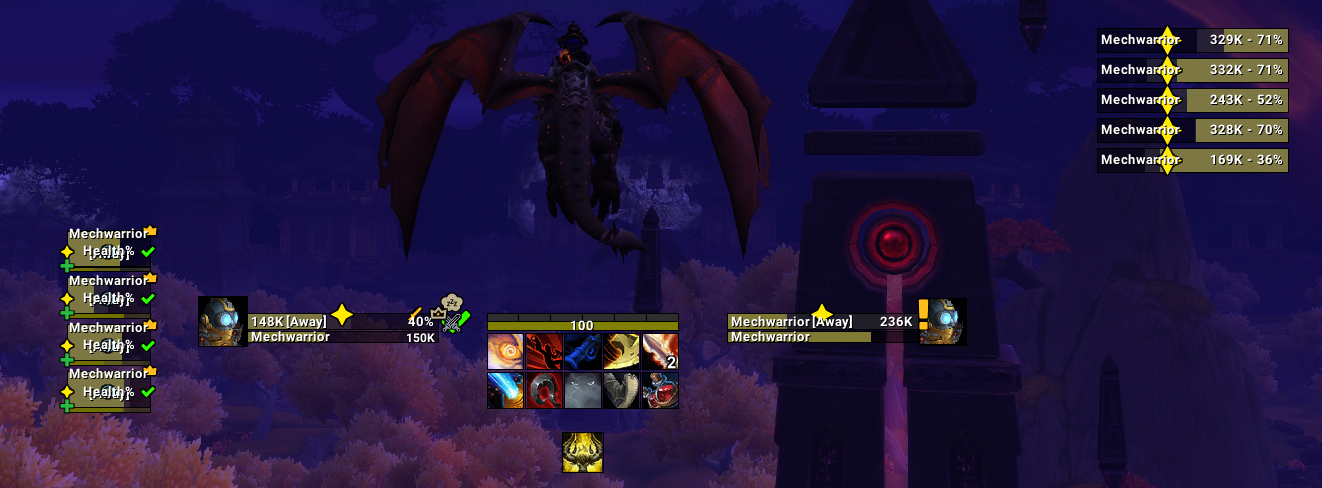
Task: Activate the red hook ability
Action: point(544,390)
